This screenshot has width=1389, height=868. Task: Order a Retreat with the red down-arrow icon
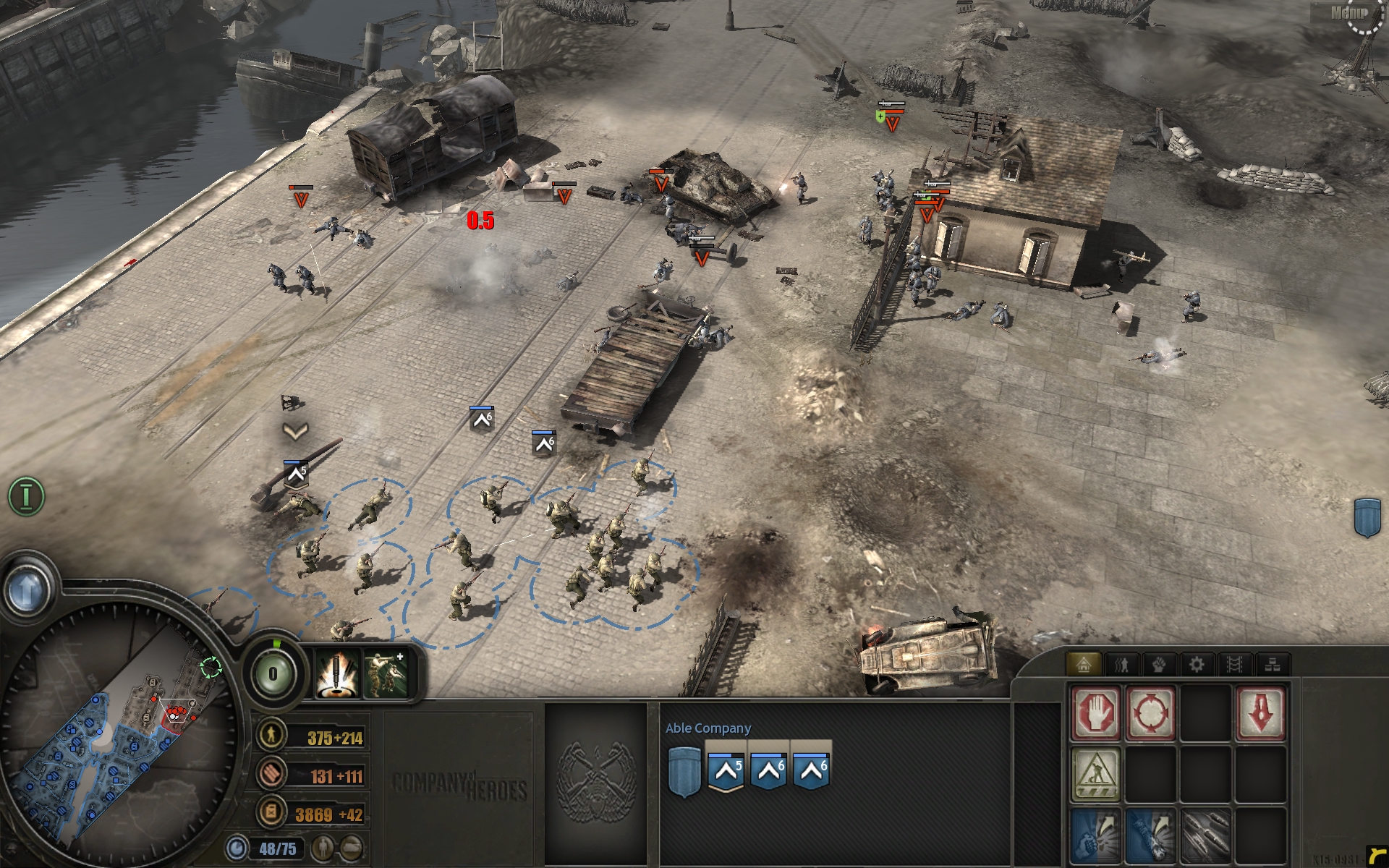(x=1261, y=712)
